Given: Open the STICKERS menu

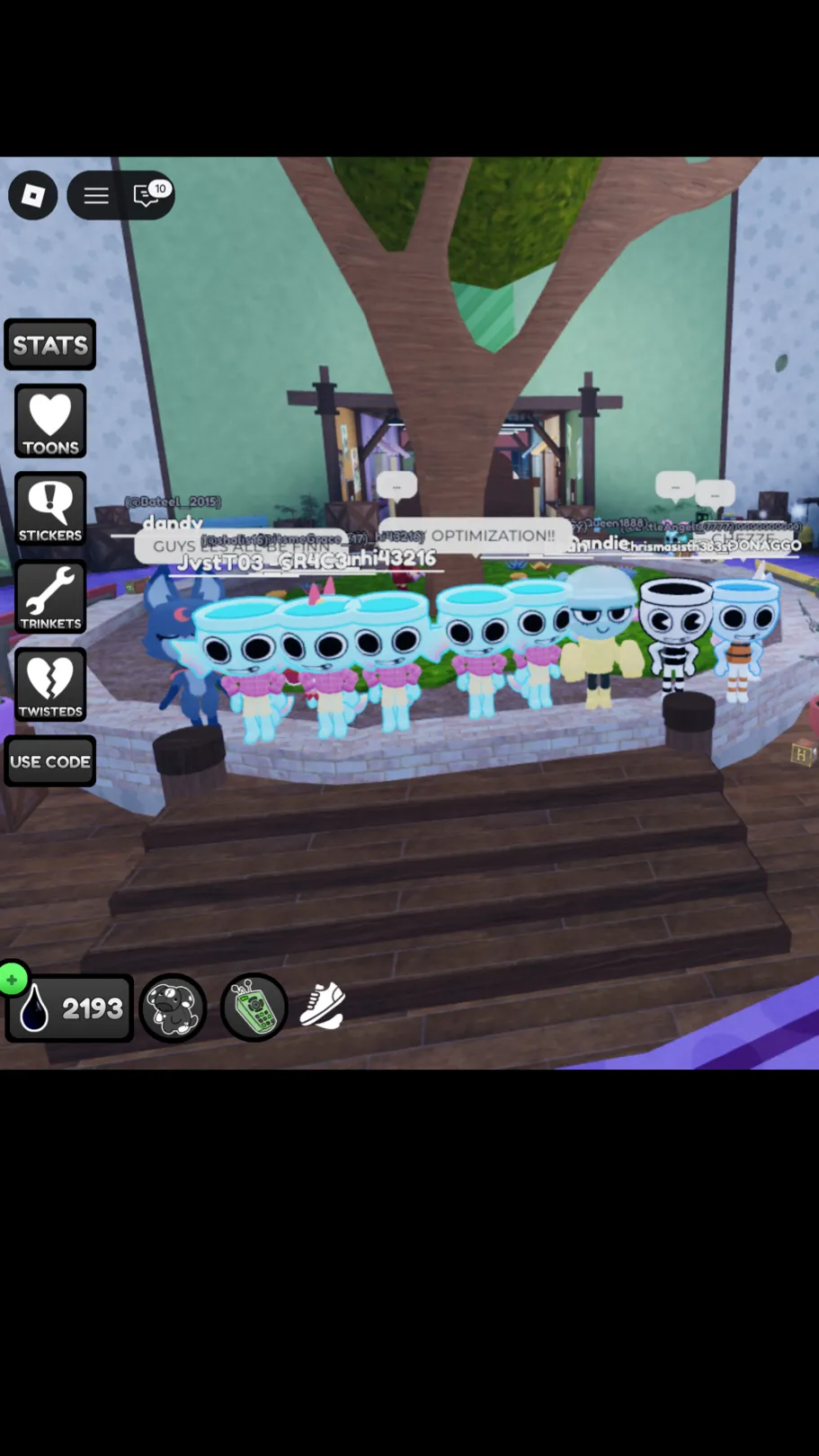Looking at the screenshot, I should click(50, 510).
